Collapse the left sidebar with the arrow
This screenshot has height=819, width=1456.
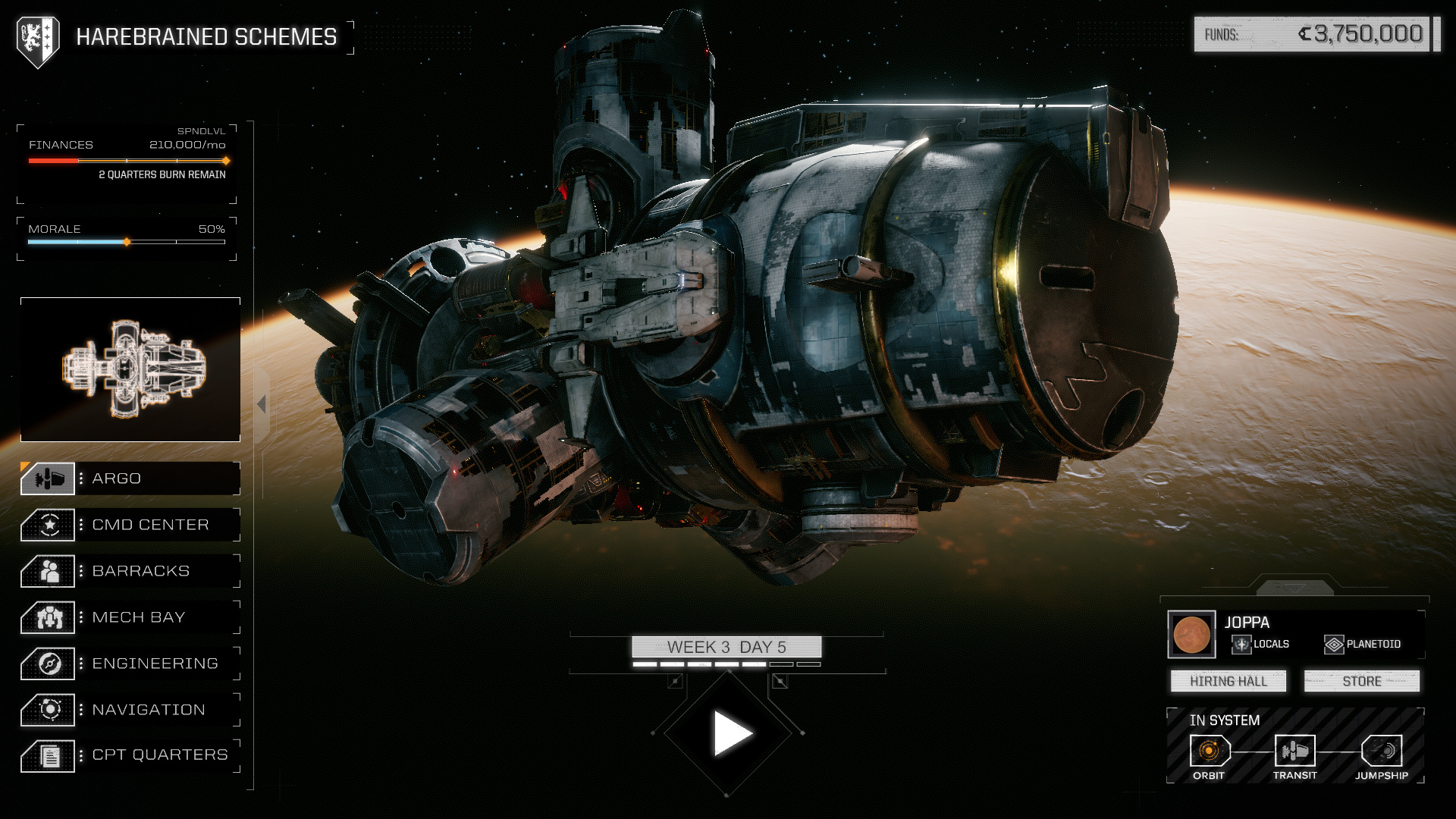[261, 403]
